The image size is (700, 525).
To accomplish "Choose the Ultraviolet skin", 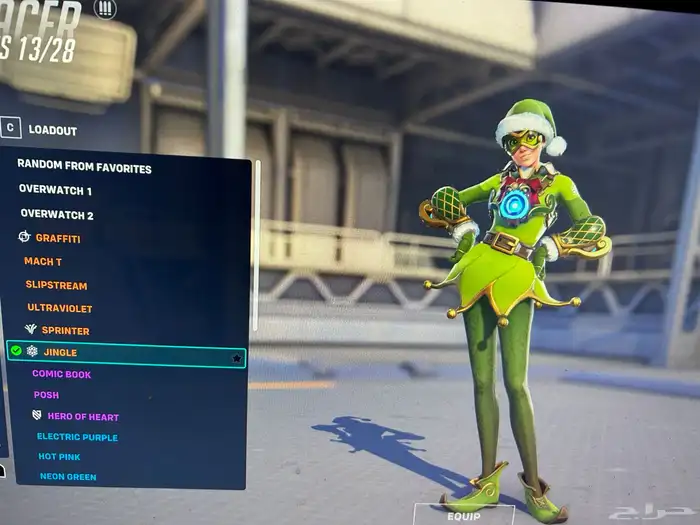I will [58, 308].
